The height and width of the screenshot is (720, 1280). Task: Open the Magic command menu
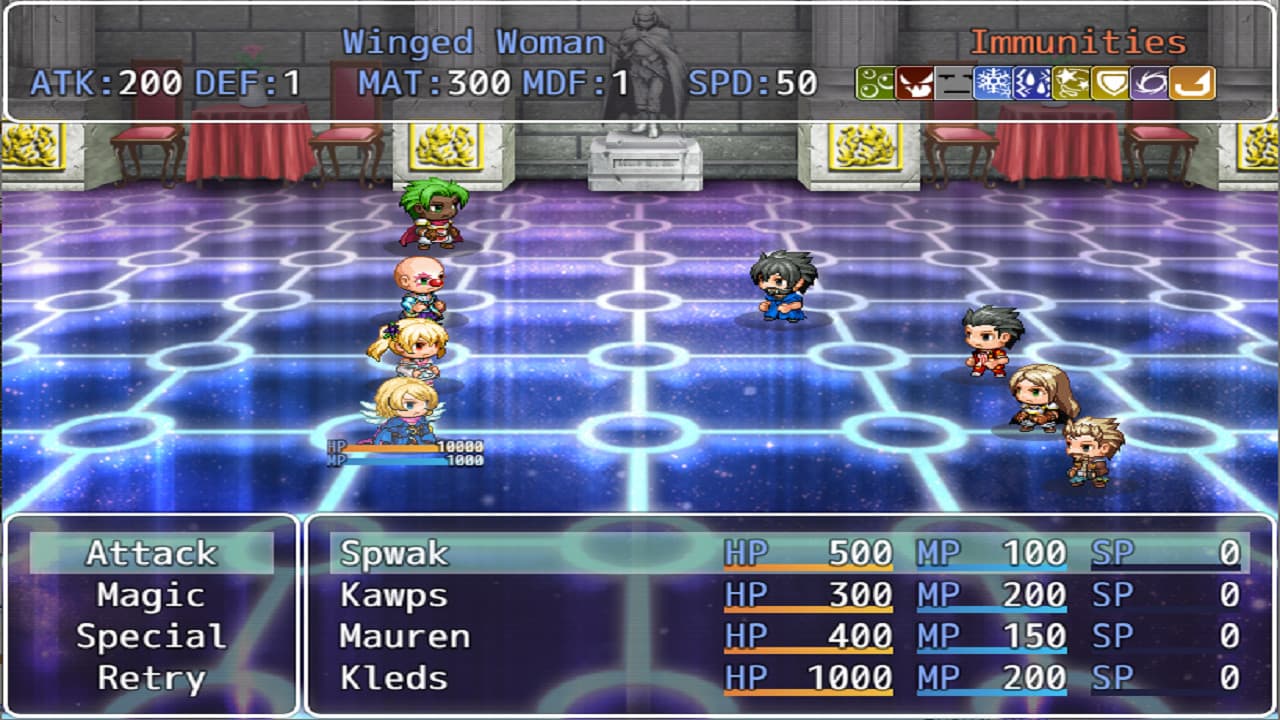(150, 594)
